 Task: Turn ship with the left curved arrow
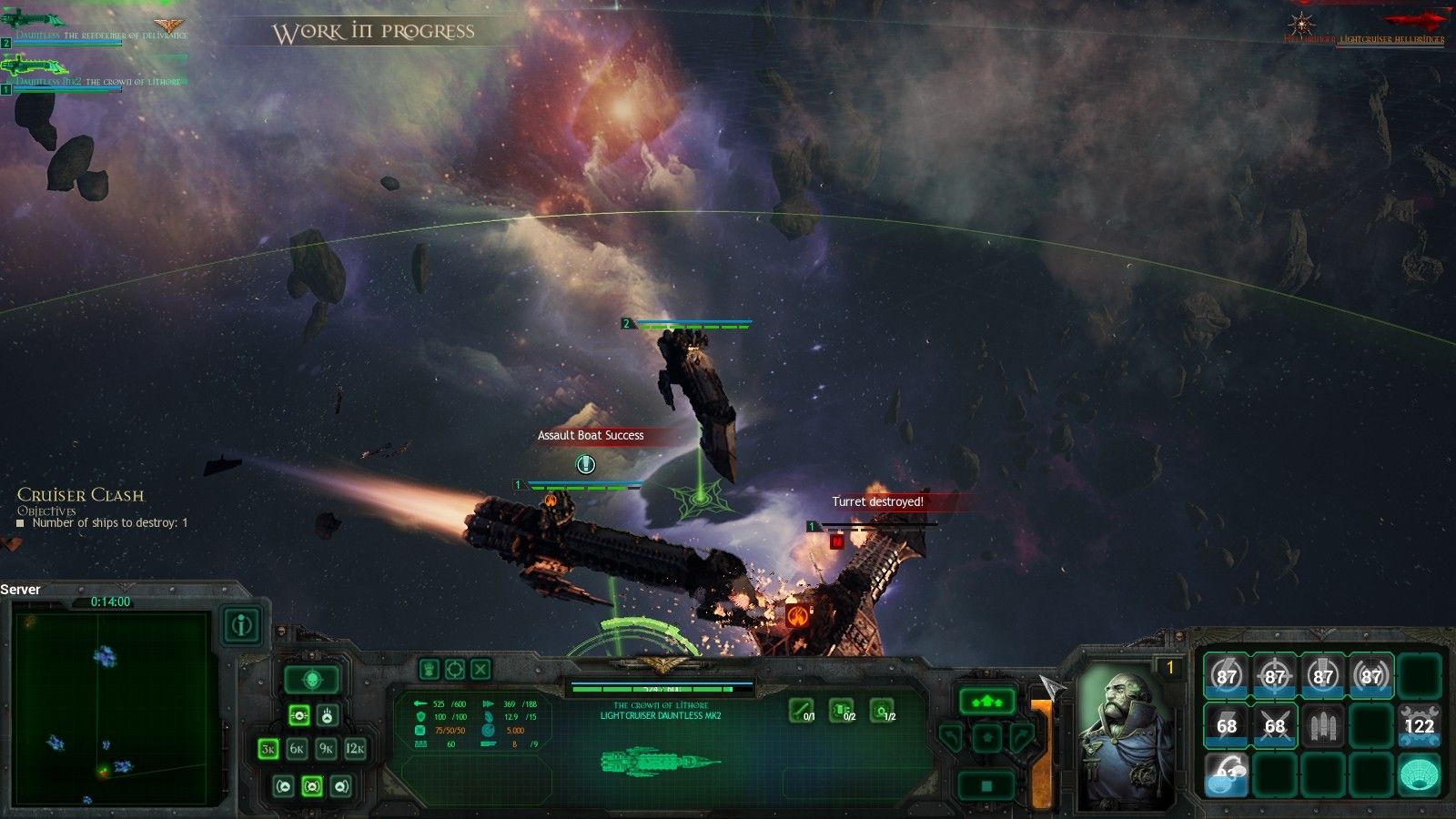coord(951,737)
